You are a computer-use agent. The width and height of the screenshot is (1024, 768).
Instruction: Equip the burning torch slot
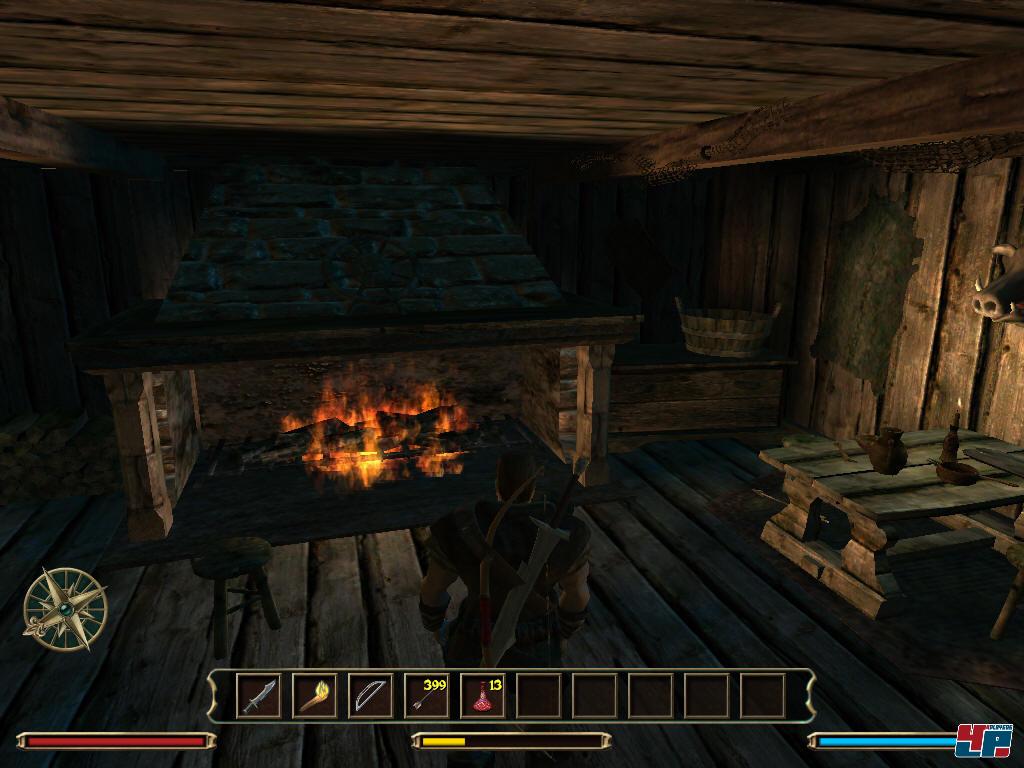point(314,696)
